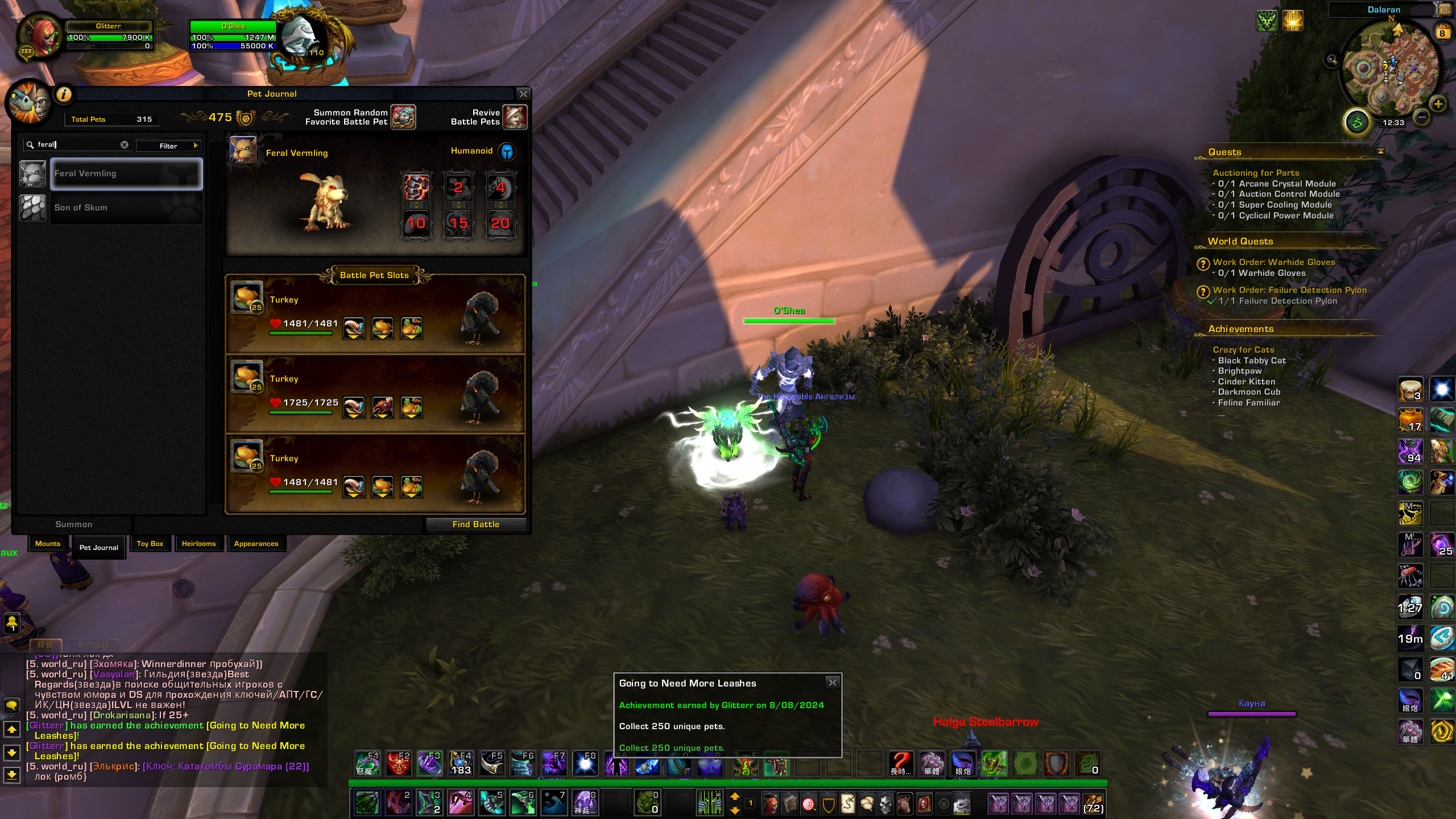This screenshot has height=819, width=1456.
Task: Switch to the Heirlooms tab
Action: click(x=198, y=544)
